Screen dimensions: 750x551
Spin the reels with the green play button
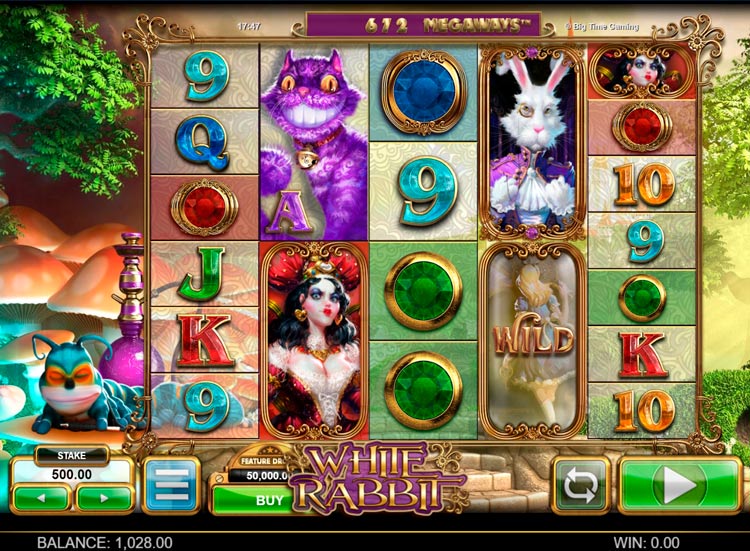point(678,485)
